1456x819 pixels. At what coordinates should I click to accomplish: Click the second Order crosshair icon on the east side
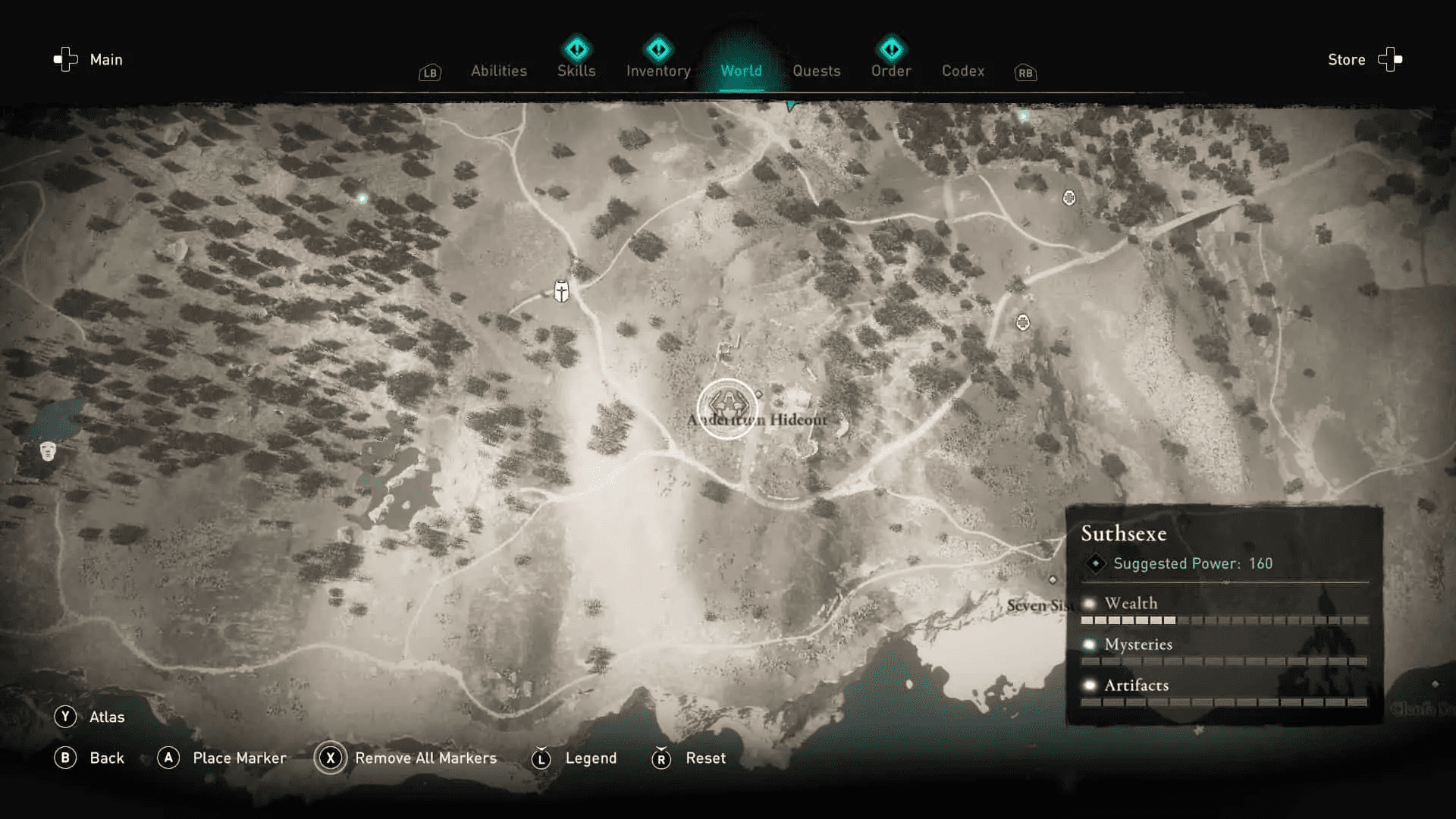coord(1022,322)
